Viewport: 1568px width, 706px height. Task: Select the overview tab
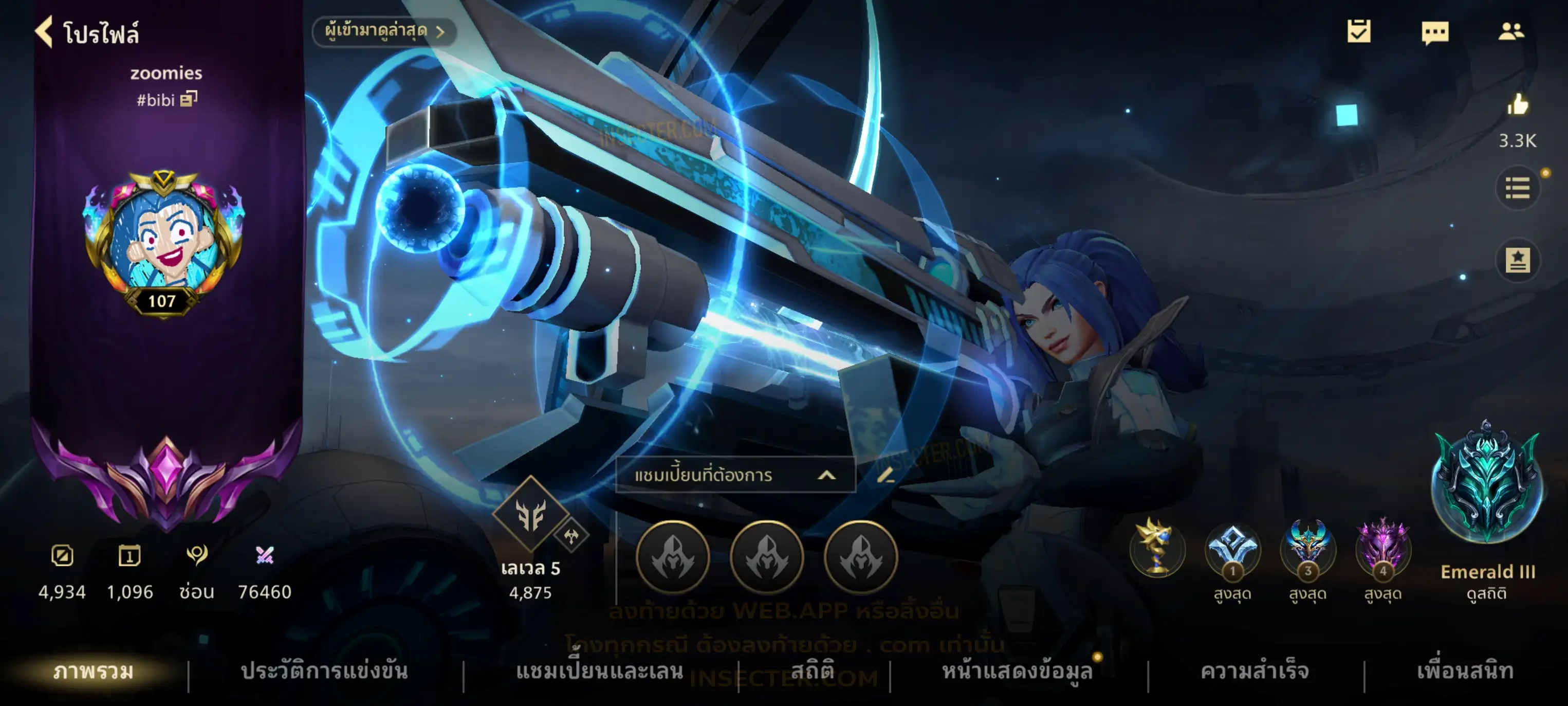click(93, 671)
